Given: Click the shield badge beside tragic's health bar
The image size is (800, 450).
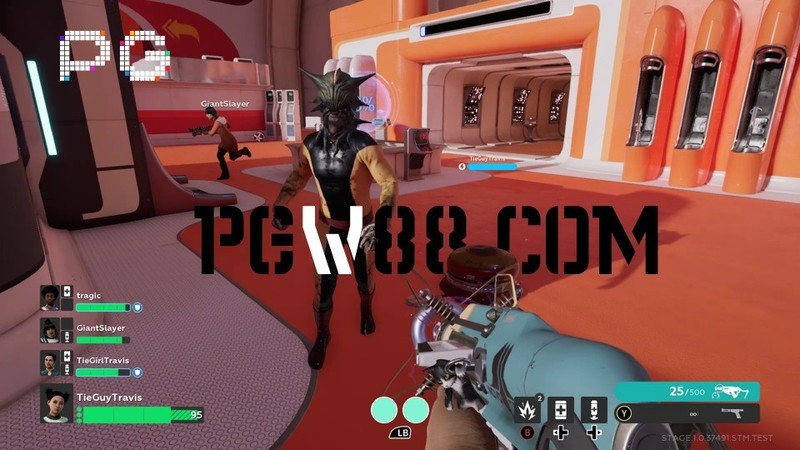Looking at the screenshot, I should point(138,308).
